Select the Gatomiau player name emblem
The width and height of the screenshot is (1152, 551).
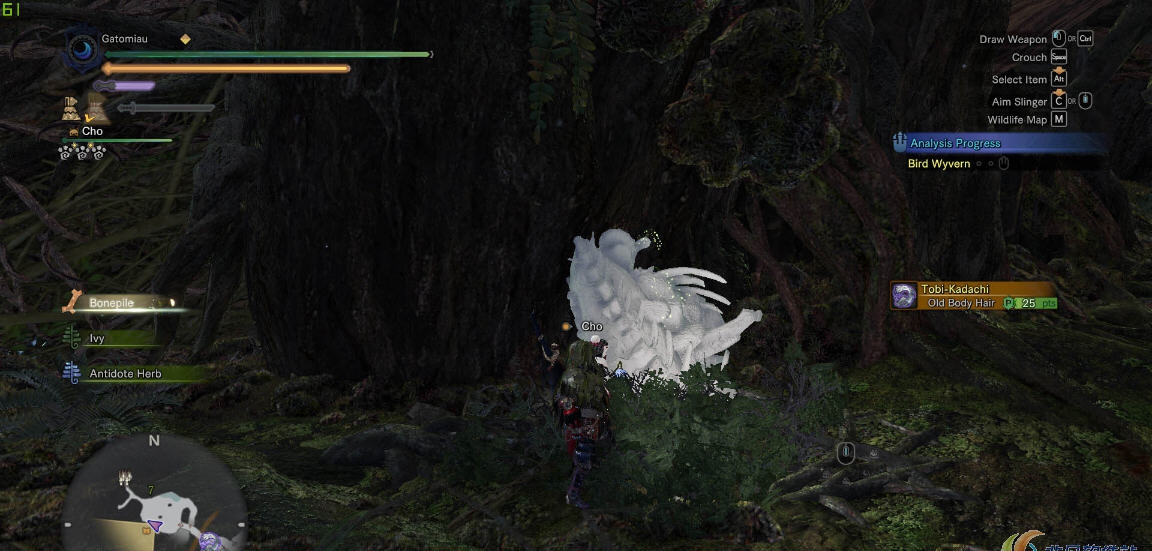(x=82, y=48)
